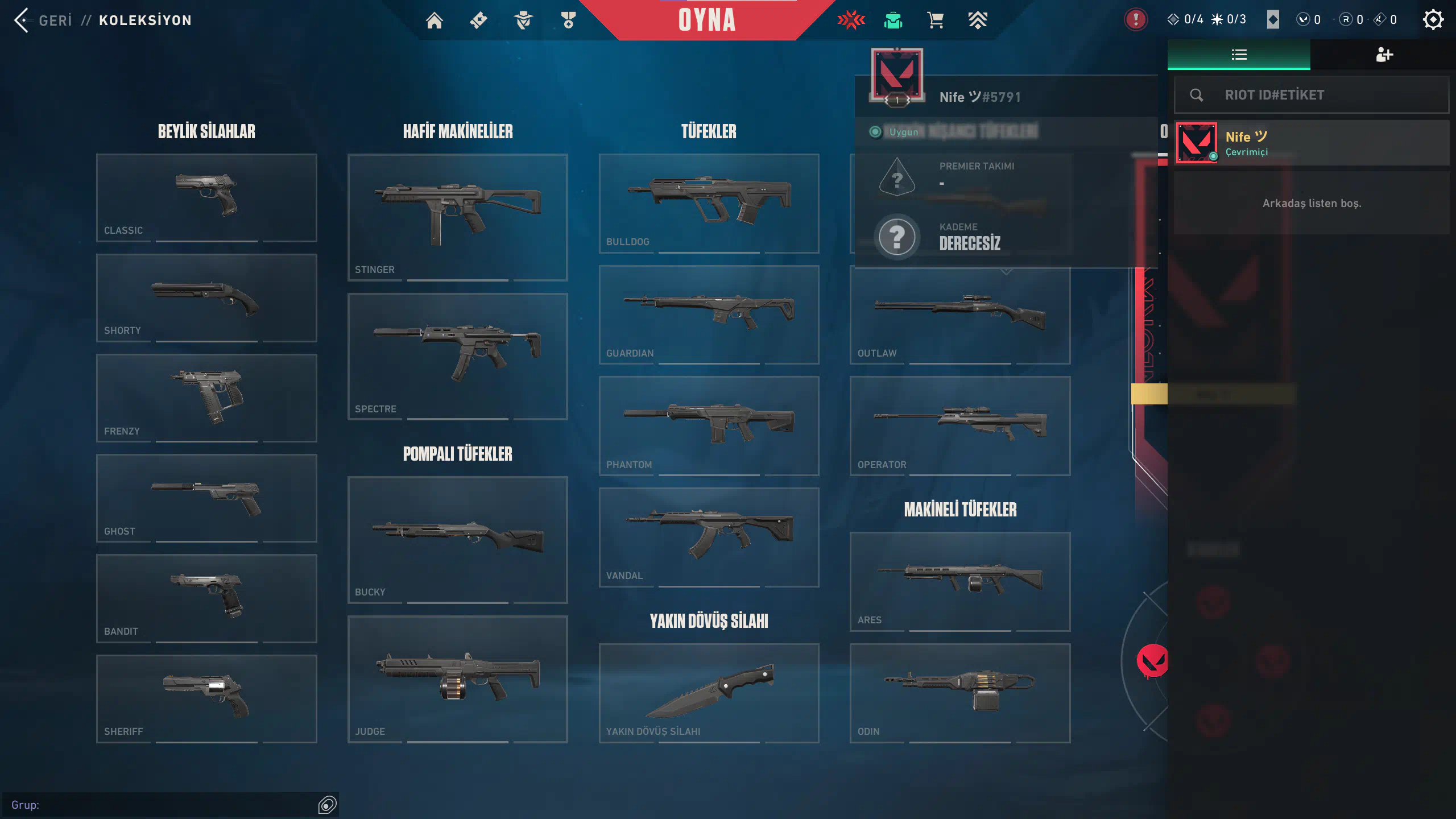Open the Vandal rifle tile
1456x819 pixels.
click(709, 537)
